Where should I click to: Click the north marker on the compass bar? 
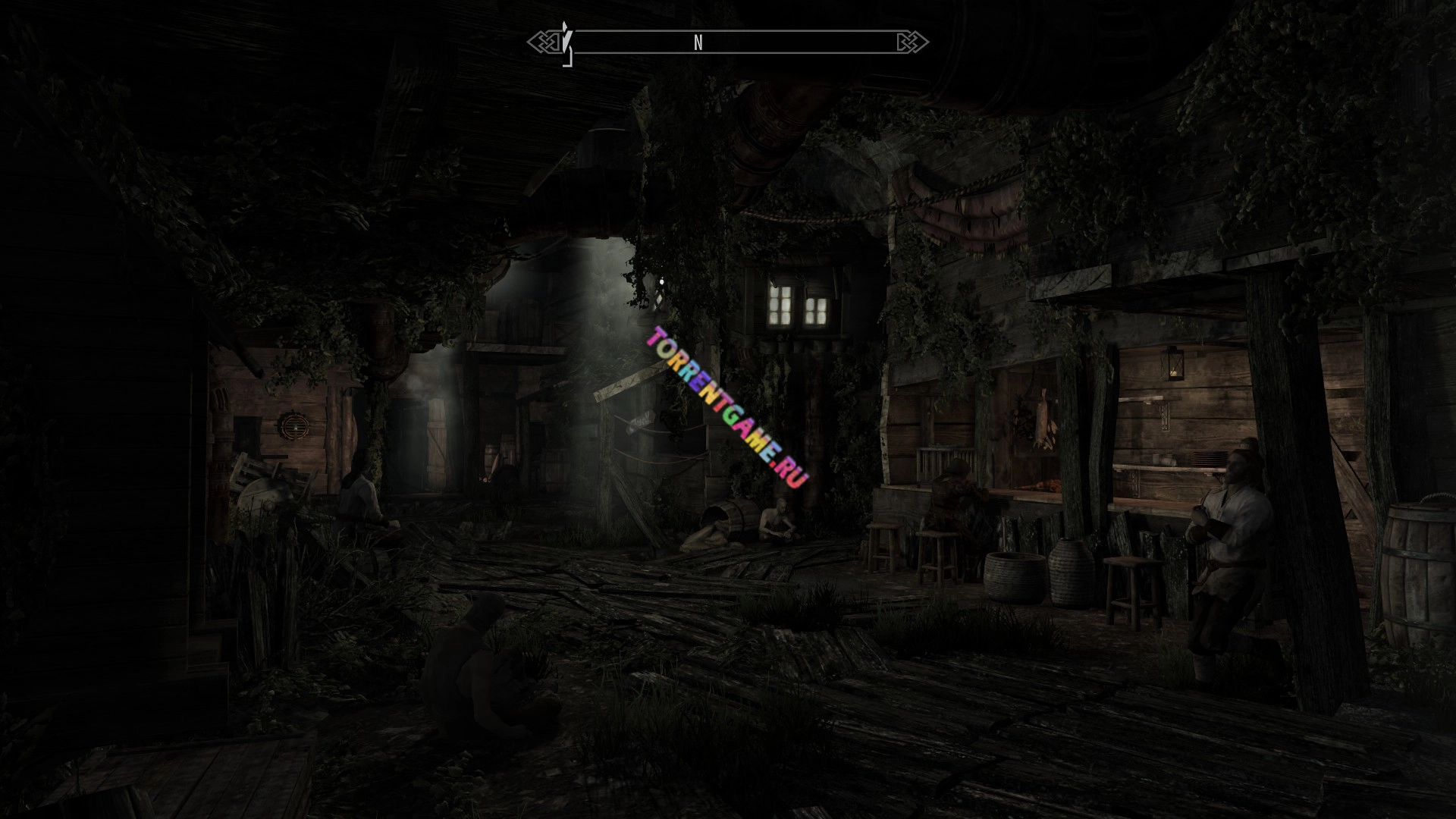[698, 43]
